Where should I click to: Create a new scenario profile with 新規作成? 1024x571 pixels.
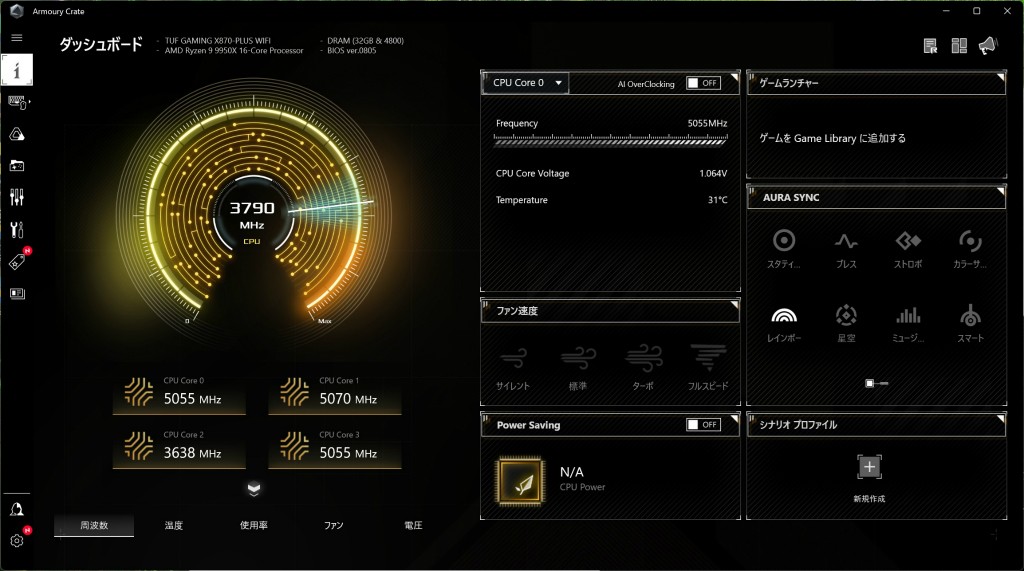pyautogui.click(x=869, y=474)
